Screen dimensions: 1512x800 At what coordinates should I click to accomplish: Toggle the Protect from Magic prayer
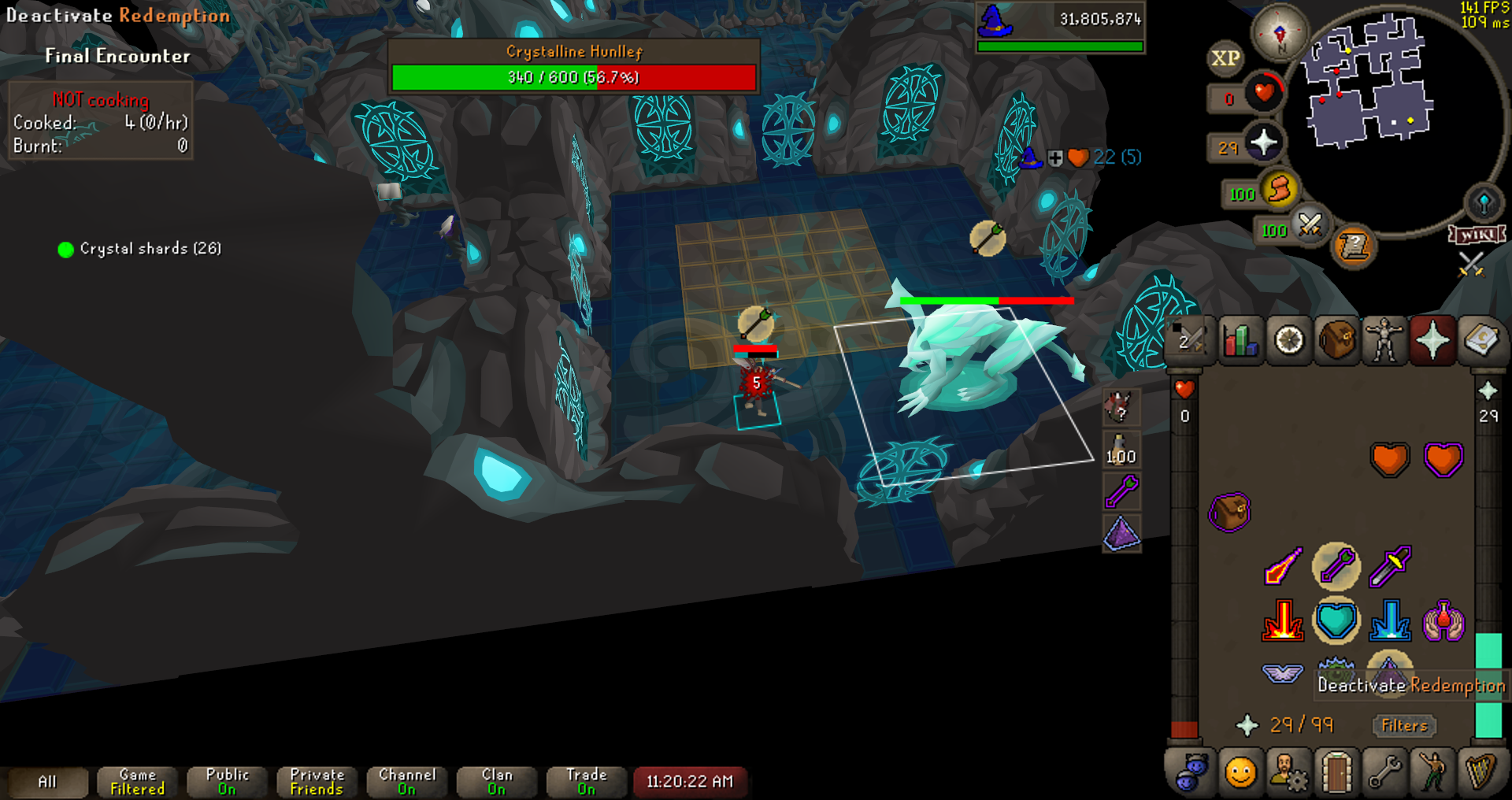[1282, 565]
